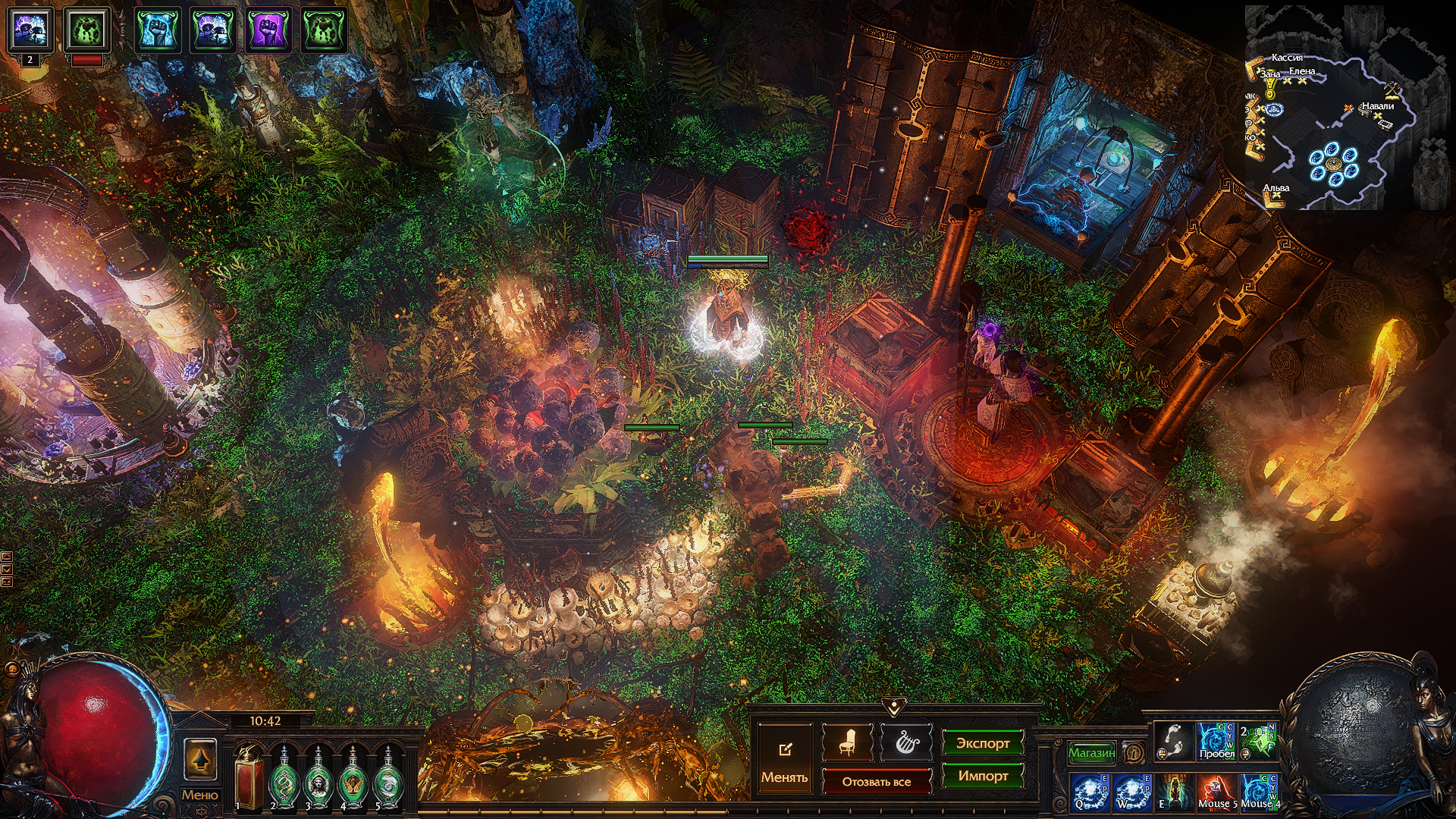This screenshot has height=819, width=1456.
Task: Open the chair decorations button
Action: tap(847, 742)
